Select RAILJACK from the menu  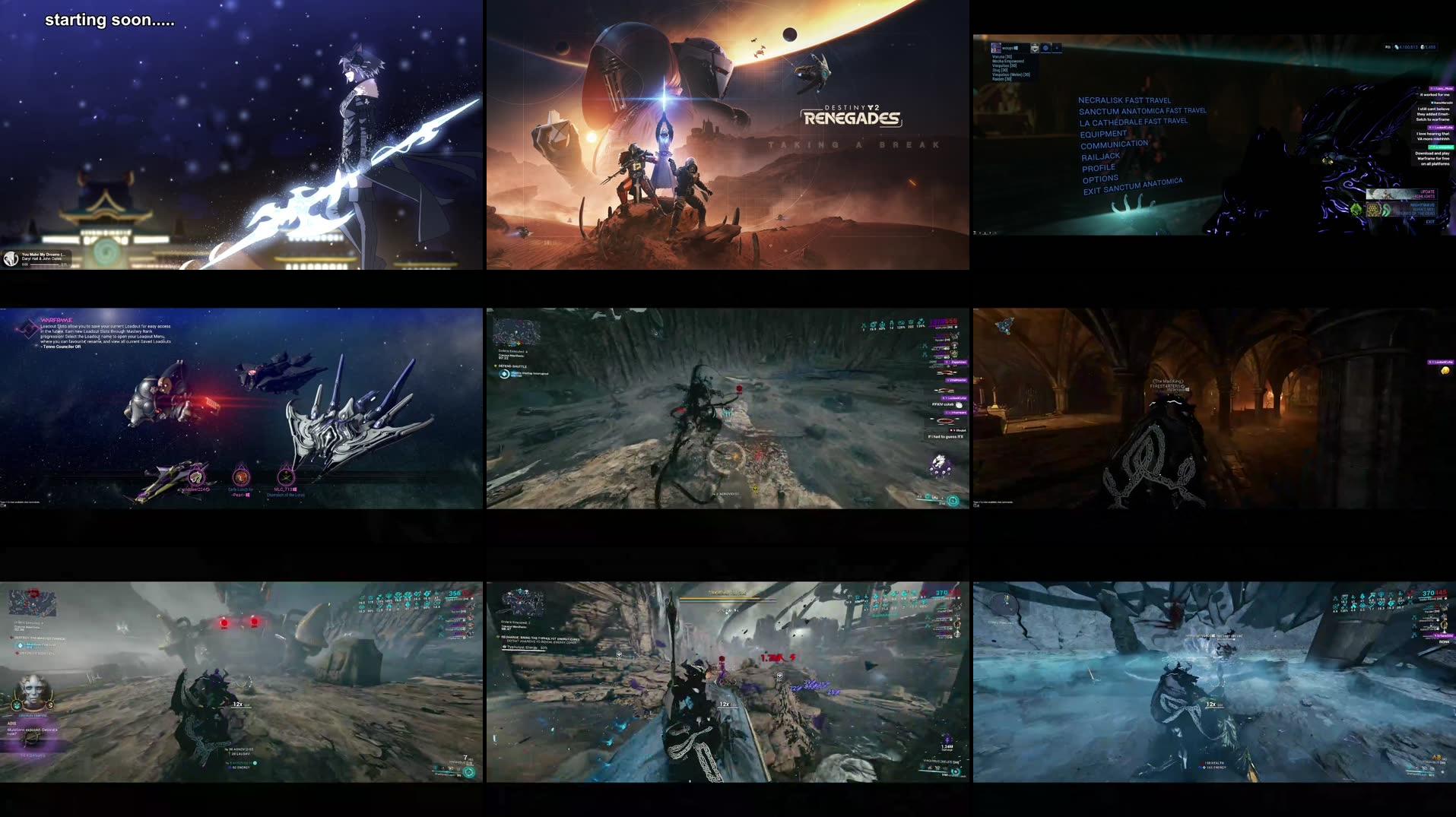point(1099,156)
